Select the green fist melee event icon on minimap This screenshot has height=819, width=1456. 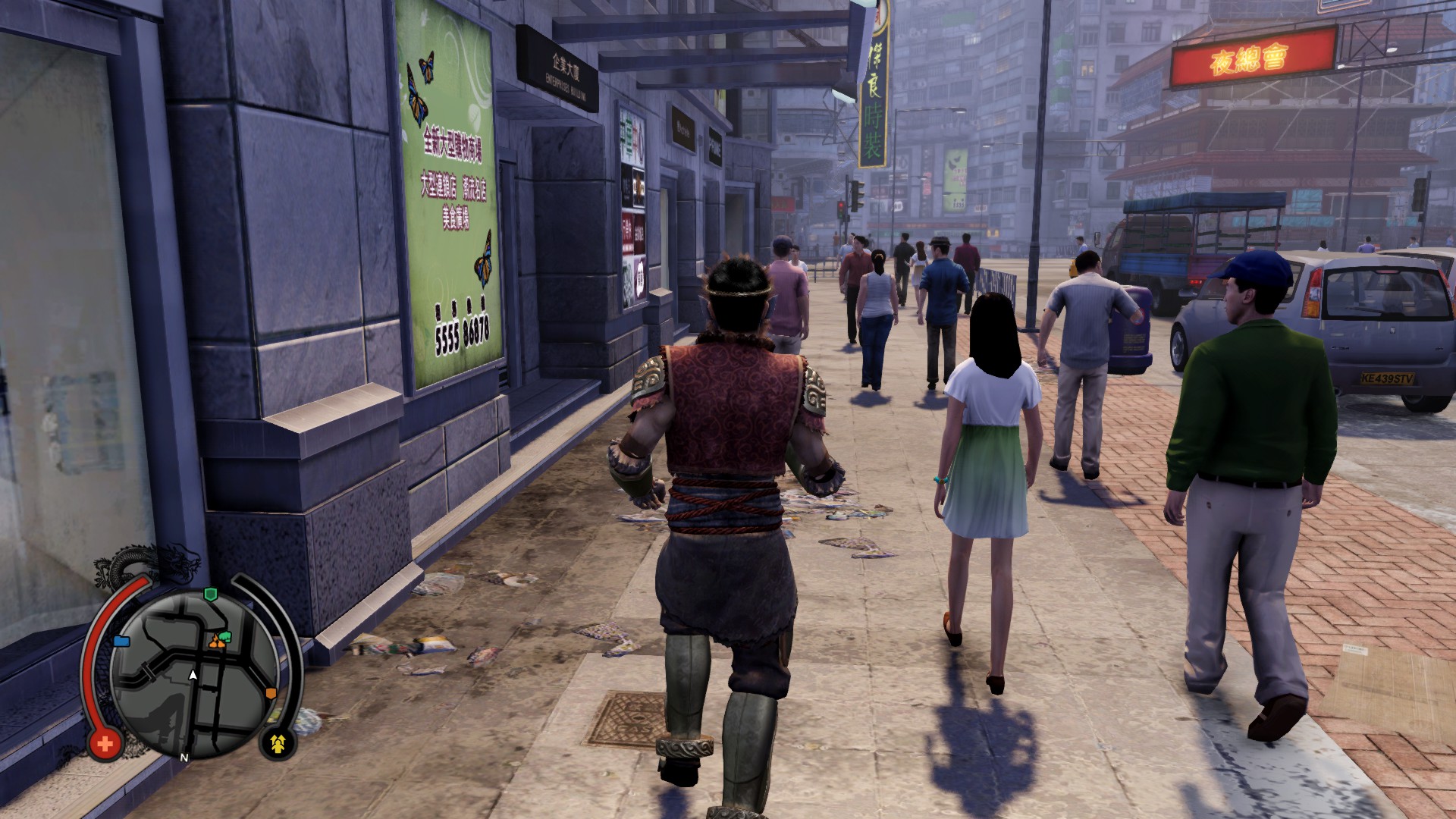point(225,637)
